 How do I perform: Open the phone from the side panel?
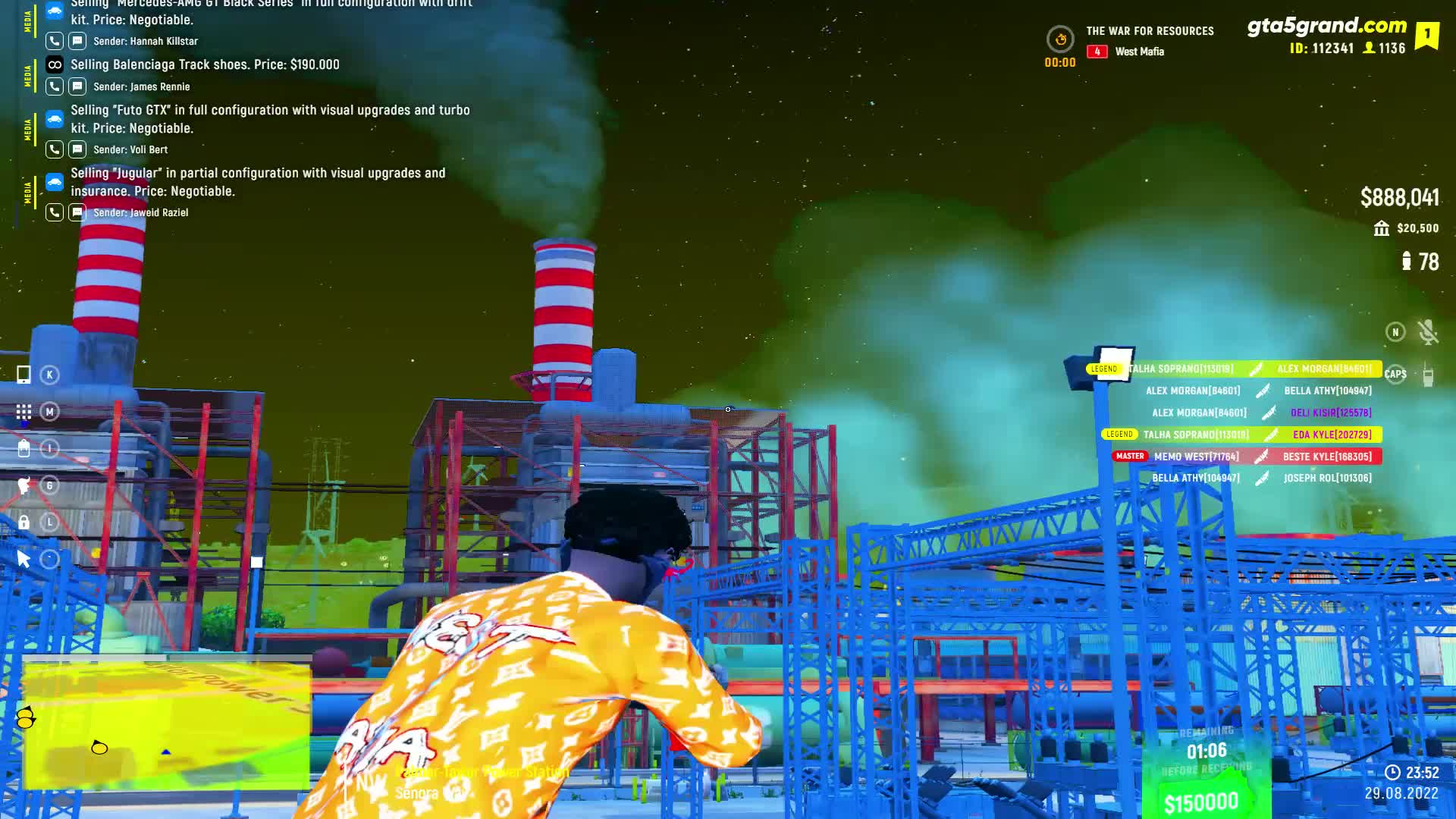[24, 375]
